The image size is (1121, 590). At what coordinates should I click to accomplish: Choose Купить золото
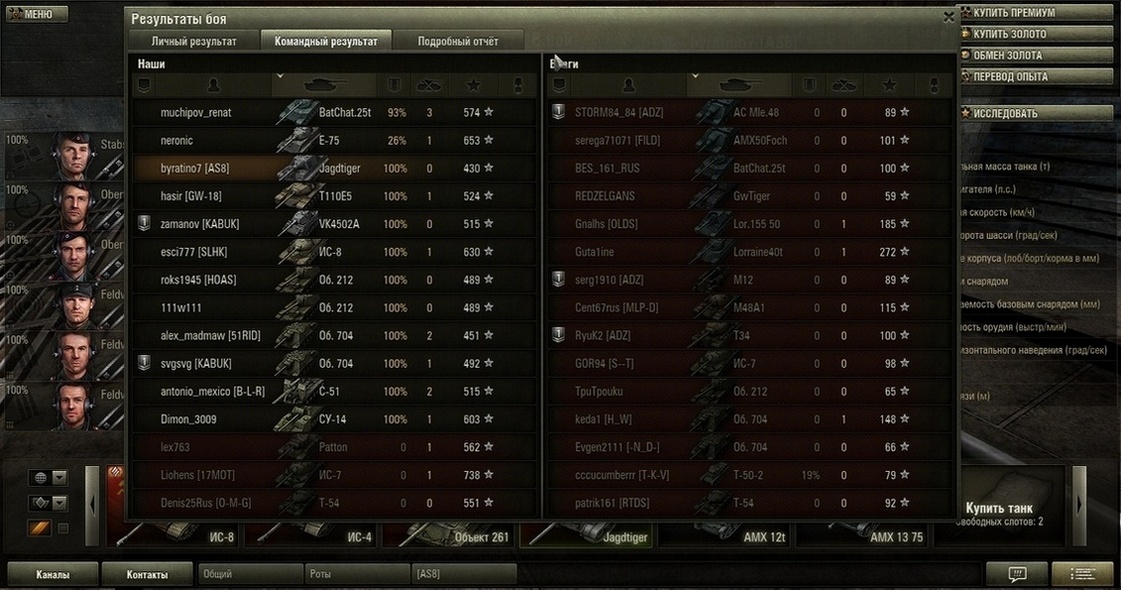click(x=1035, y=34)
